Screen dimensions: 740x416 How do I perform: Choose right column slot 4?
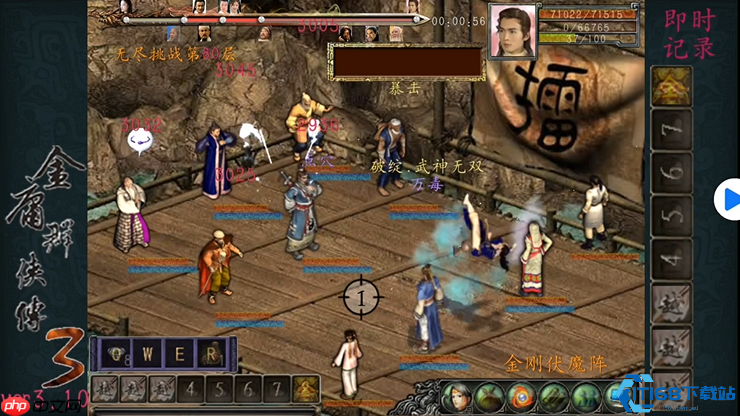point(672,258)
